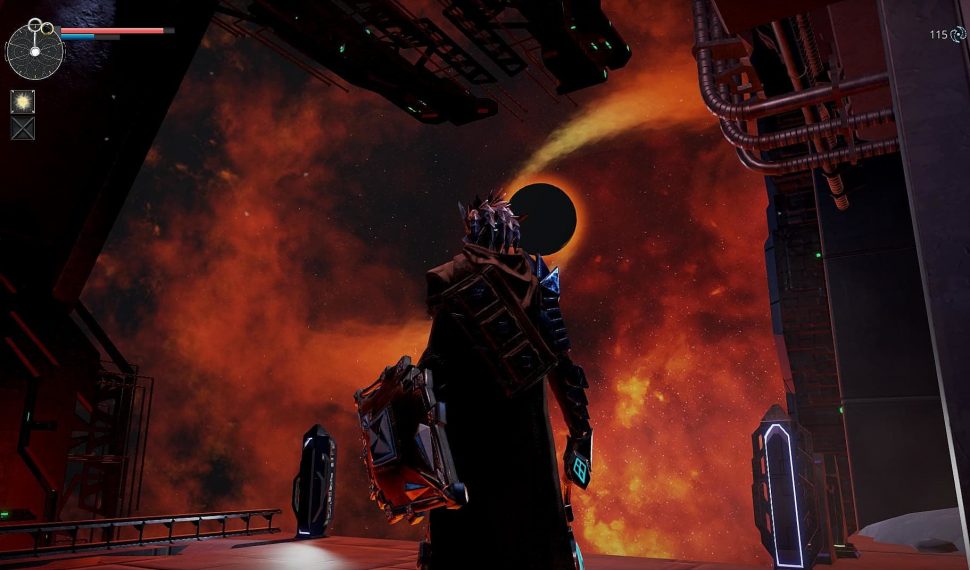This screenshot has height=570, width=970.
Task: Select the empty crossed-out ability slot
Action: (x=22, y=127)
